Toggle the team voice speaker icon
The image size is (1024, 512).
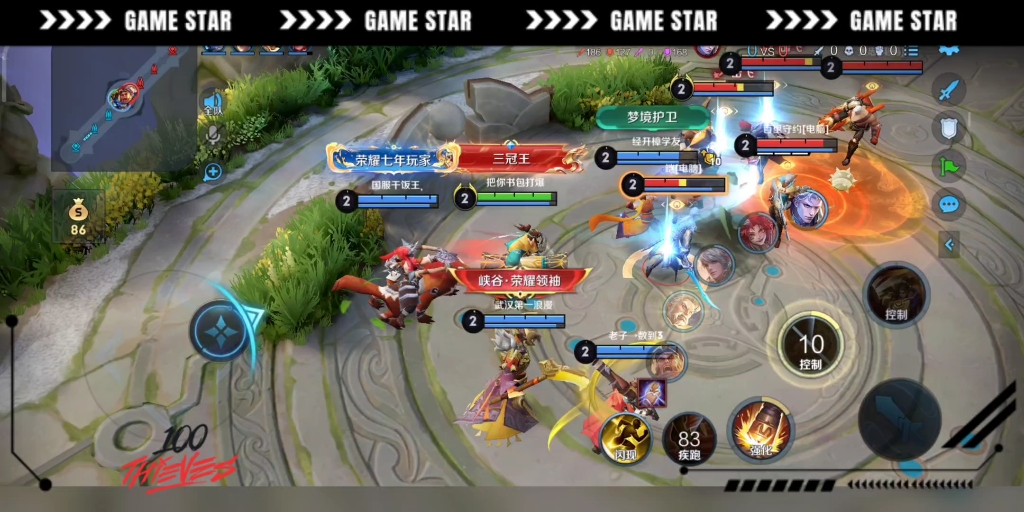pyautogui.click(x=212, y=101)
